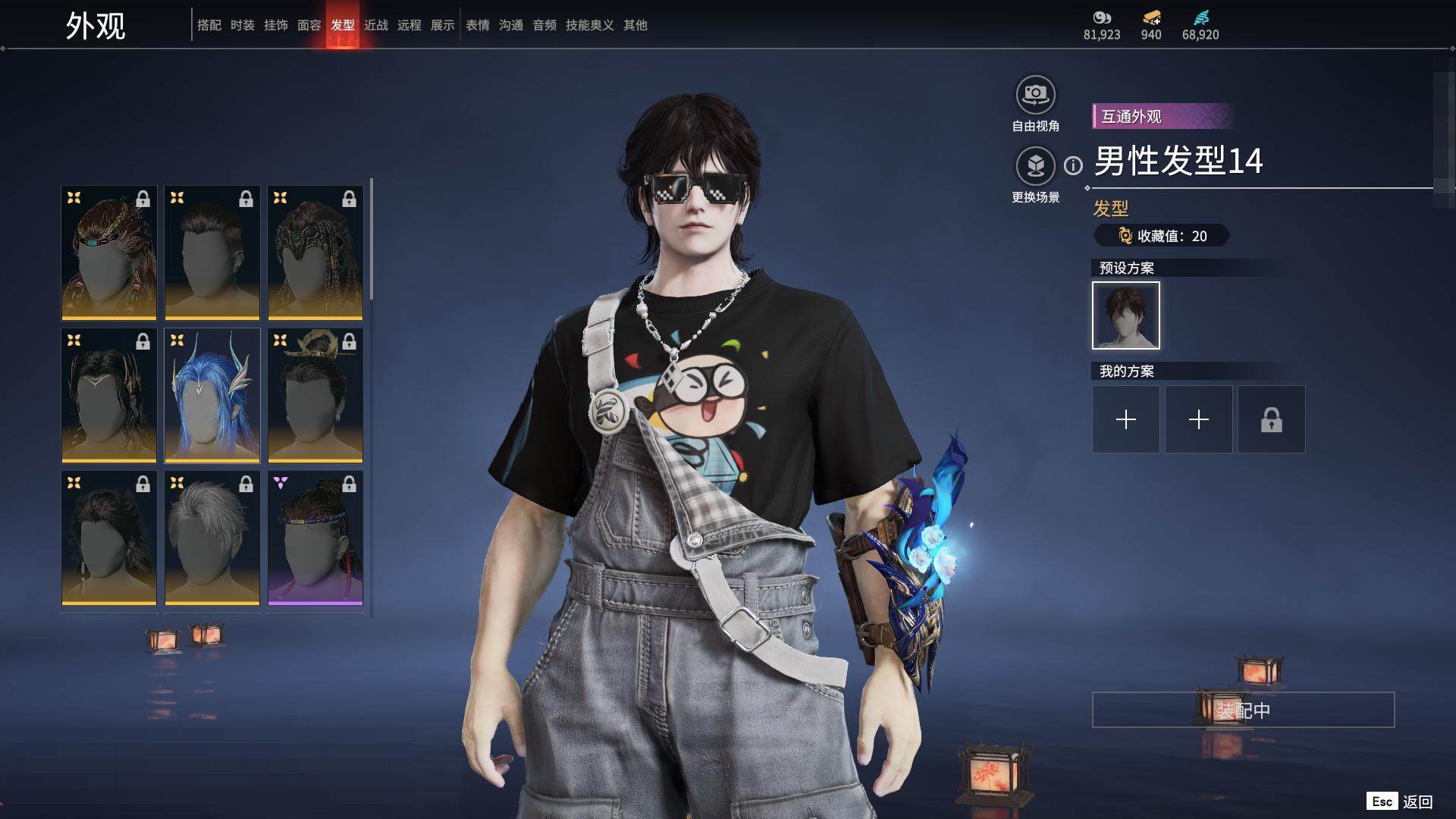Switch to the 远程 ranged tab
This screenshot has width=1456, height=819.
tap(409, 25)
